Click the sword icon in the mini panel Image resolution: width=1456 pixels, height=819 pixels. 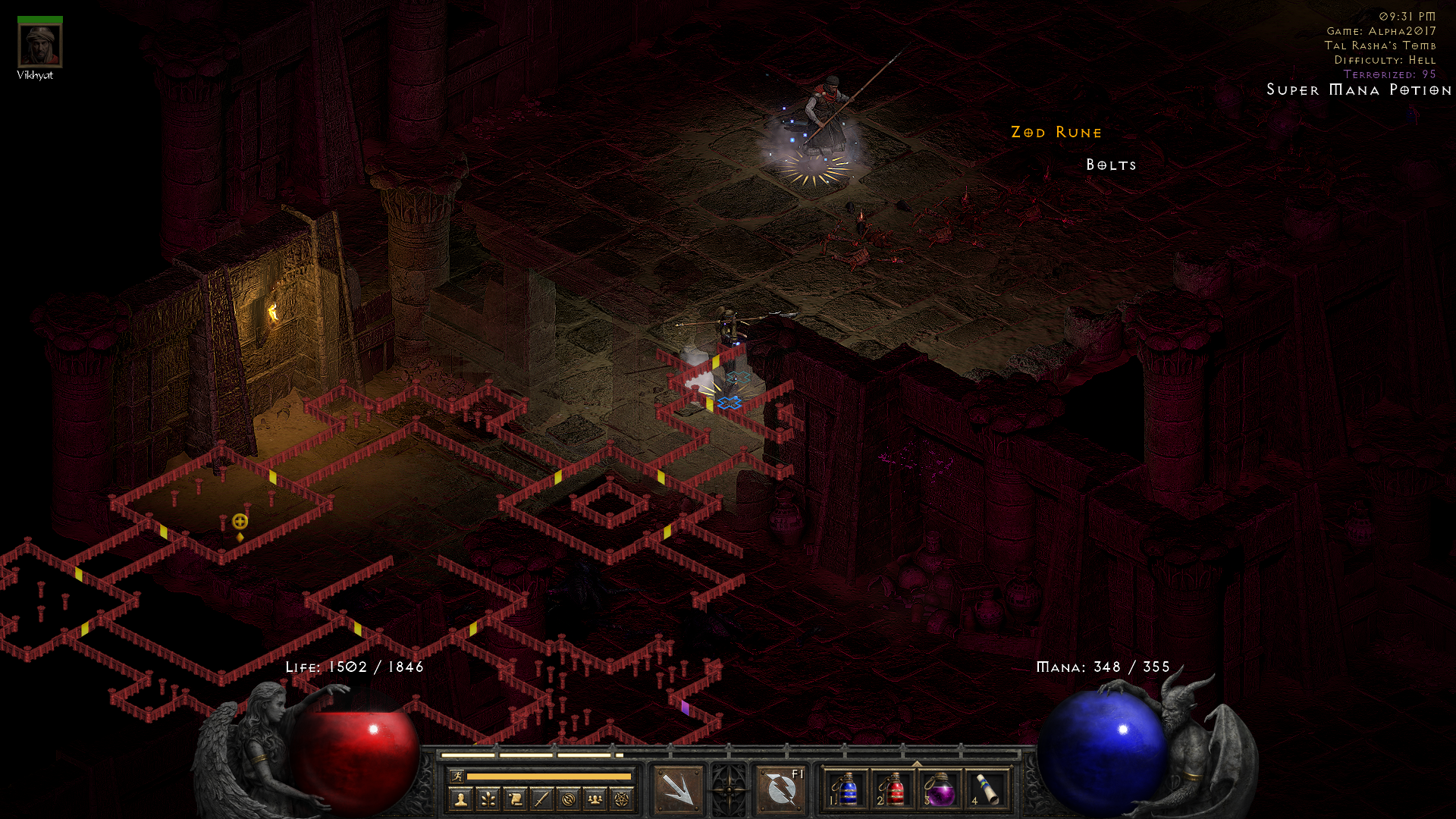pos(541,799)
